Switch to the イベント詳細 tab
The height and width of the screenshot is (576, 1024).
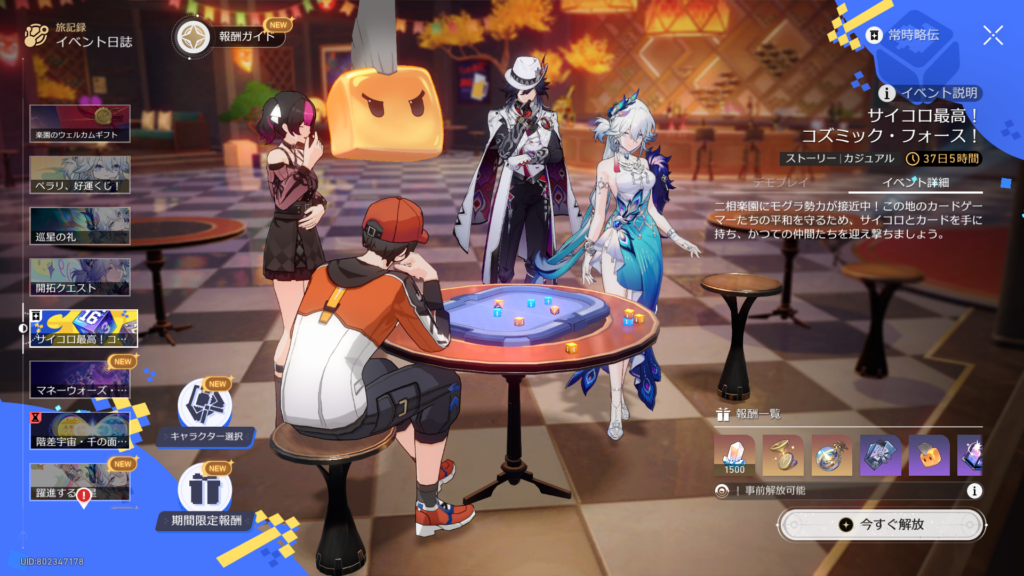(x=914, y=182)
